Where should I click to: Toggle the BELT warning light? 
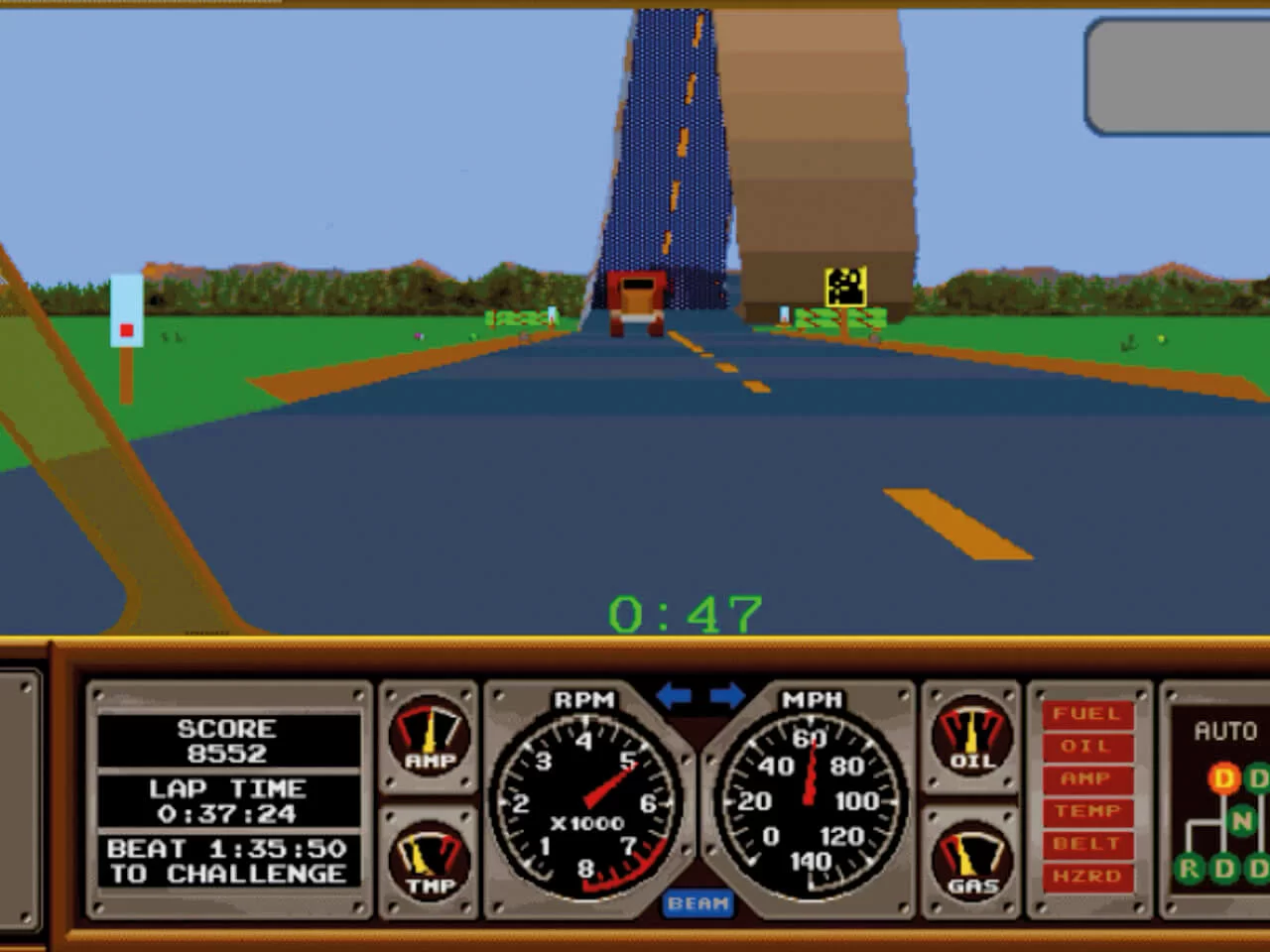pos(1086,844)
